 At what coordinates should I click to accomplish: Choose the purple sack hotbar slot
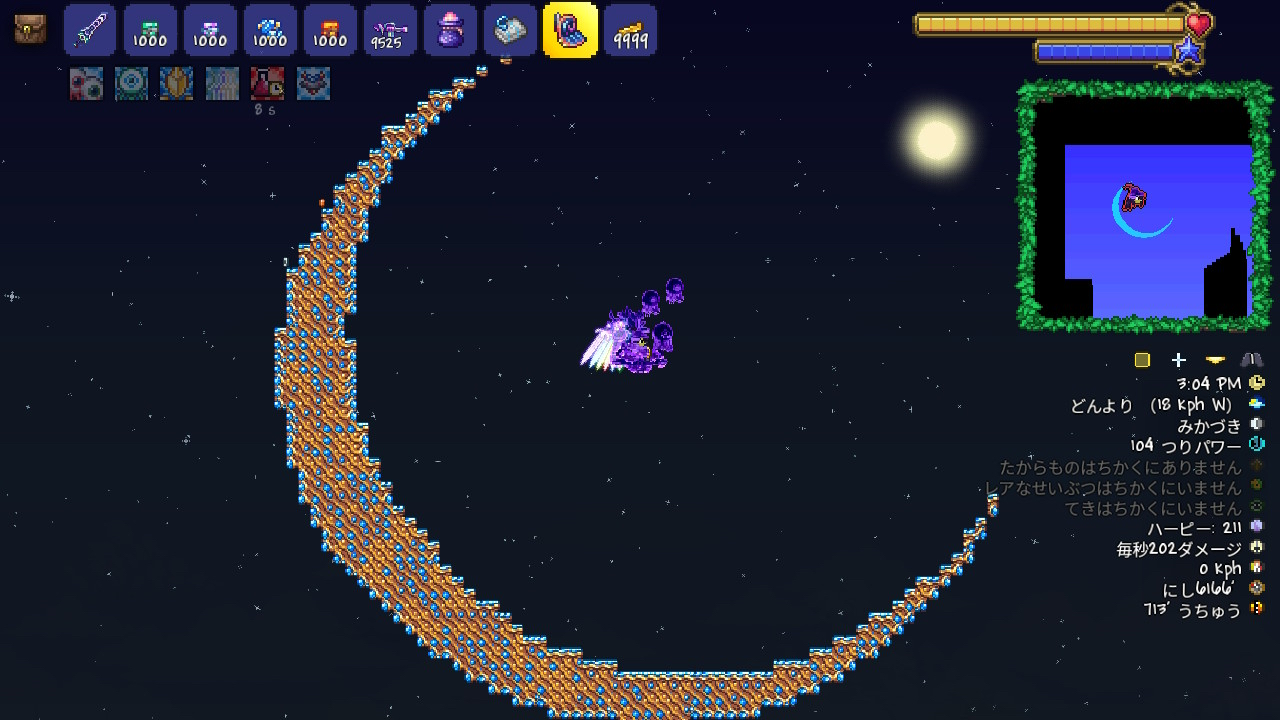(450, 30)
